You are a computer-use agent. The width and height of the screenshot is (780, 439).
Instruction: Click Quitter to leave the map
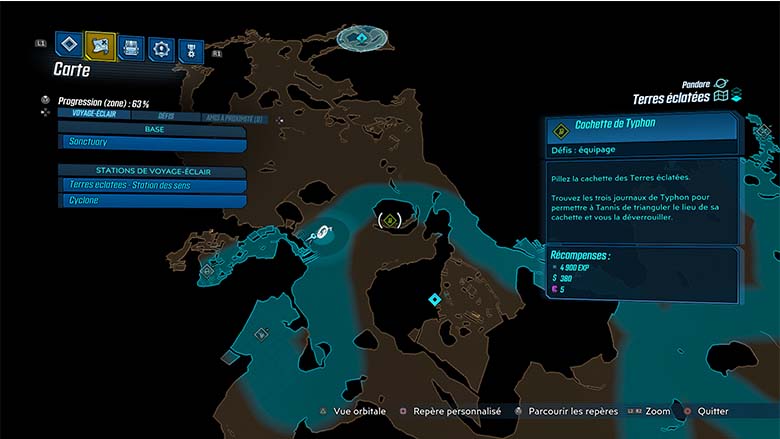(x=711, y=411)
